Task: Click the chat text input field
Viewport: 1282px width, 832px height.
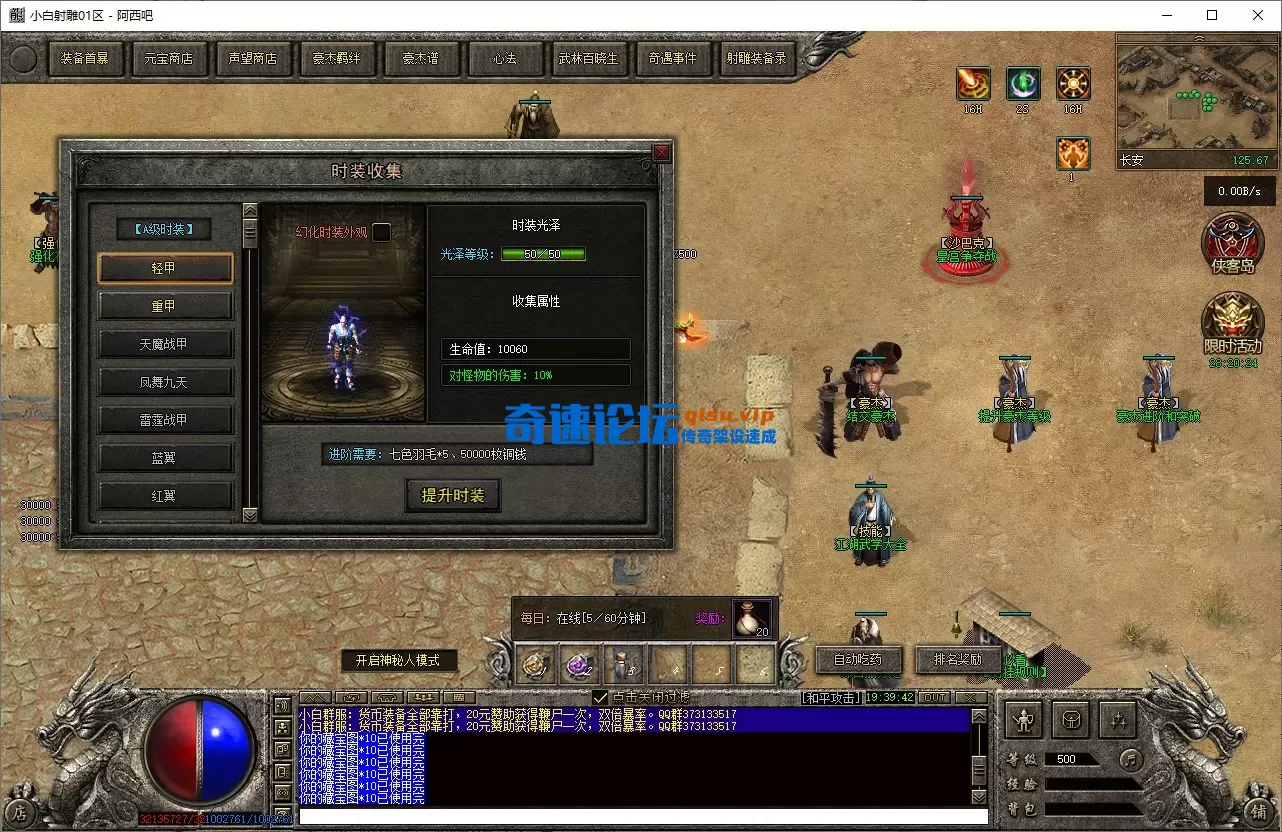Action: pyautogui.click(x=640, y=819)
